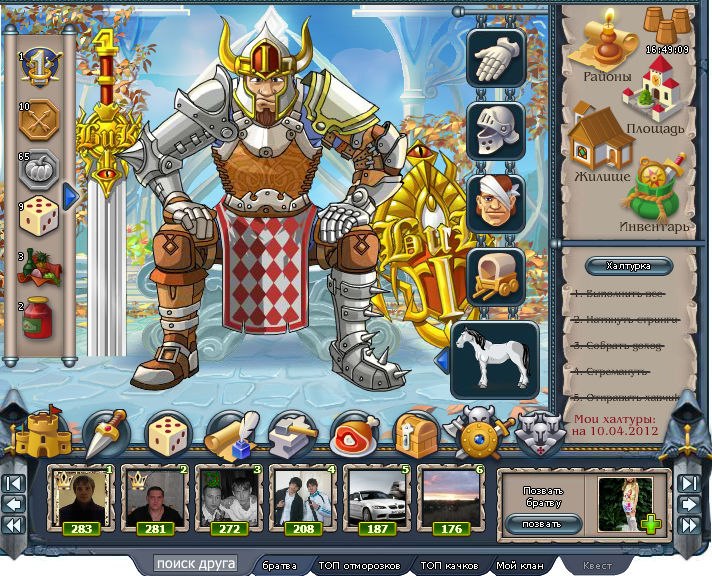Use the red jam jar item

pyautogui.click(x=39, y=319)
